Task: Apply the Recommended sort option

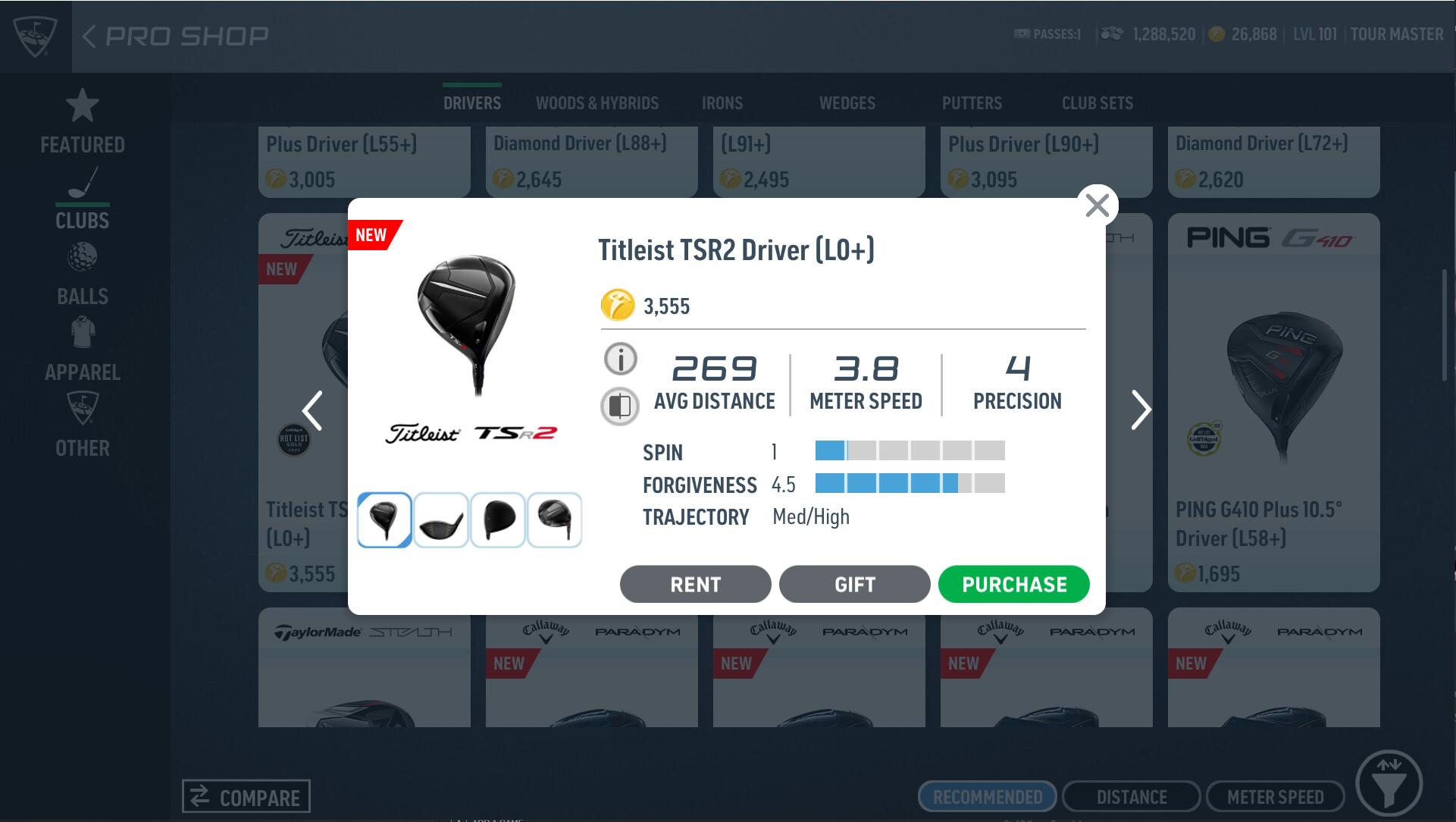Action: point(987,797)
